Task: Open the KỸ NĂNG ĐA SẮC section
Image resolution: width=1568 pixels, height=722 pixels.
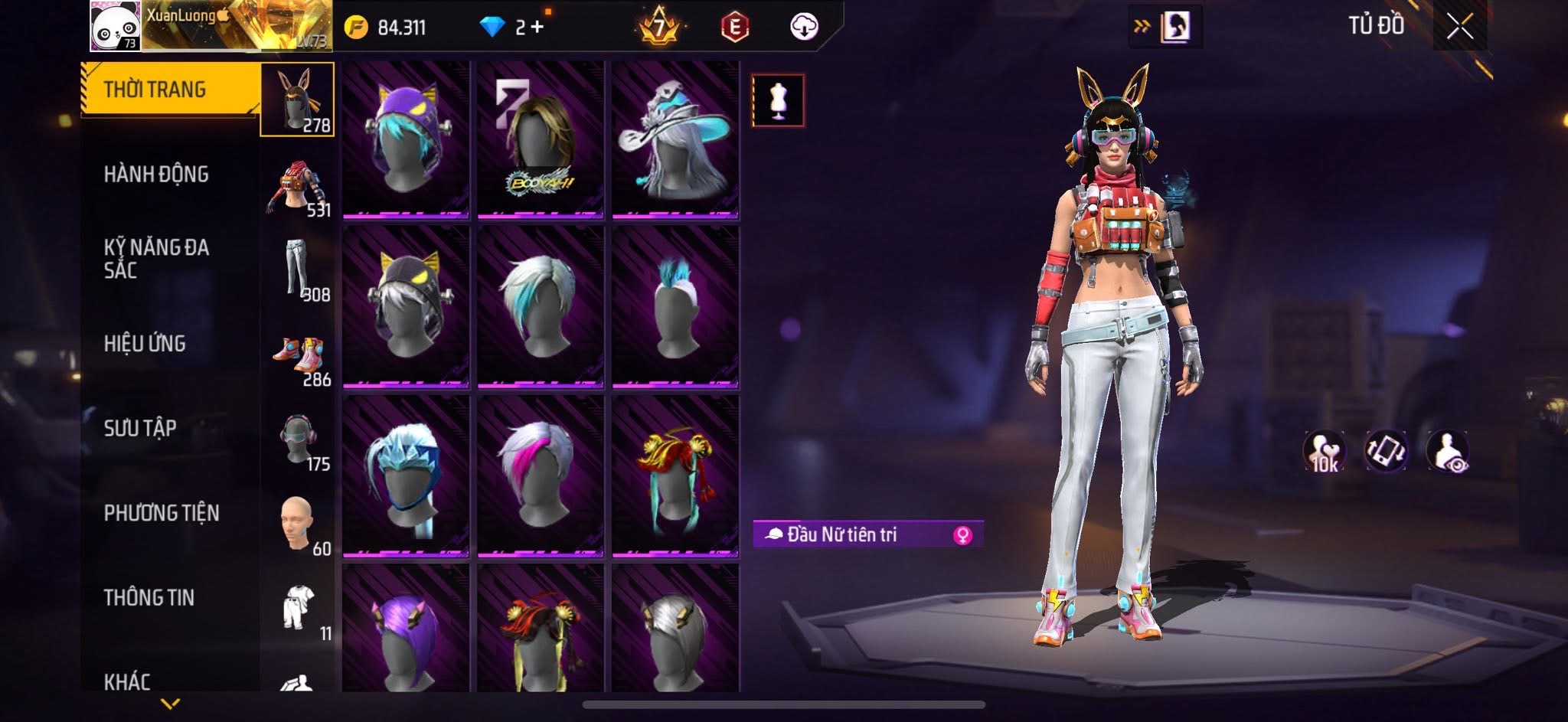Action: click(x=156, y=258)
